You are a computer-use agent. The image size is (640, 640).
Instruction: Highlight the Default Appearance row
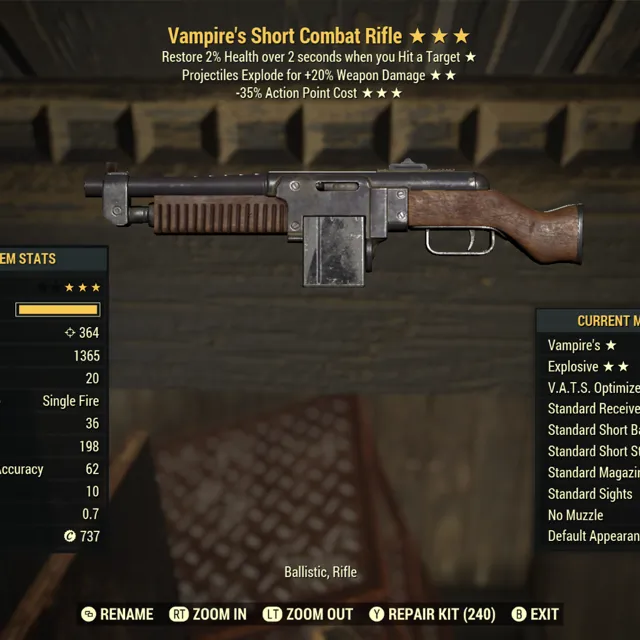[x=593, y=536]
